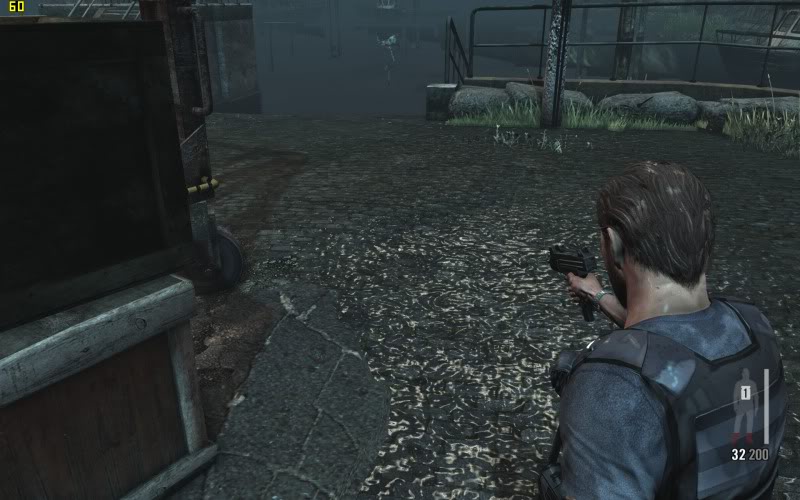Select the painkiller count badge on the silhouette
The width and height of the screenshot is (800, 500).
click(744, 381)
